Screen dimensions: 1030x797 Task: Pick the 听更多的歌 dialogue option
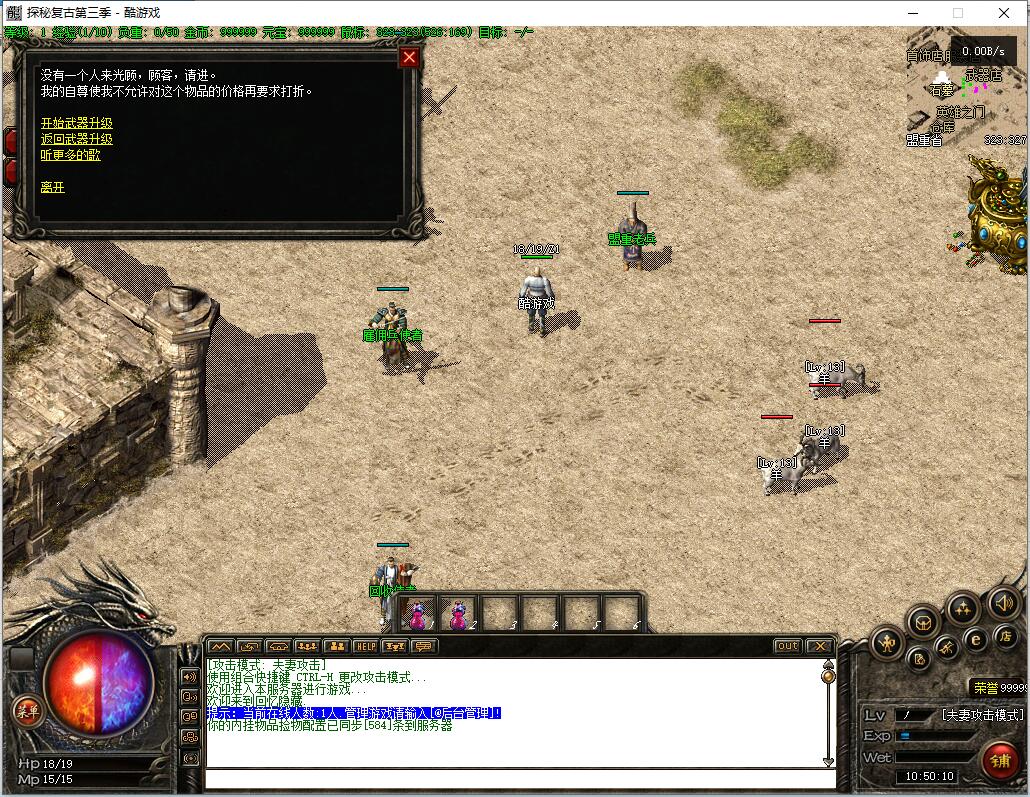point(70,155)
